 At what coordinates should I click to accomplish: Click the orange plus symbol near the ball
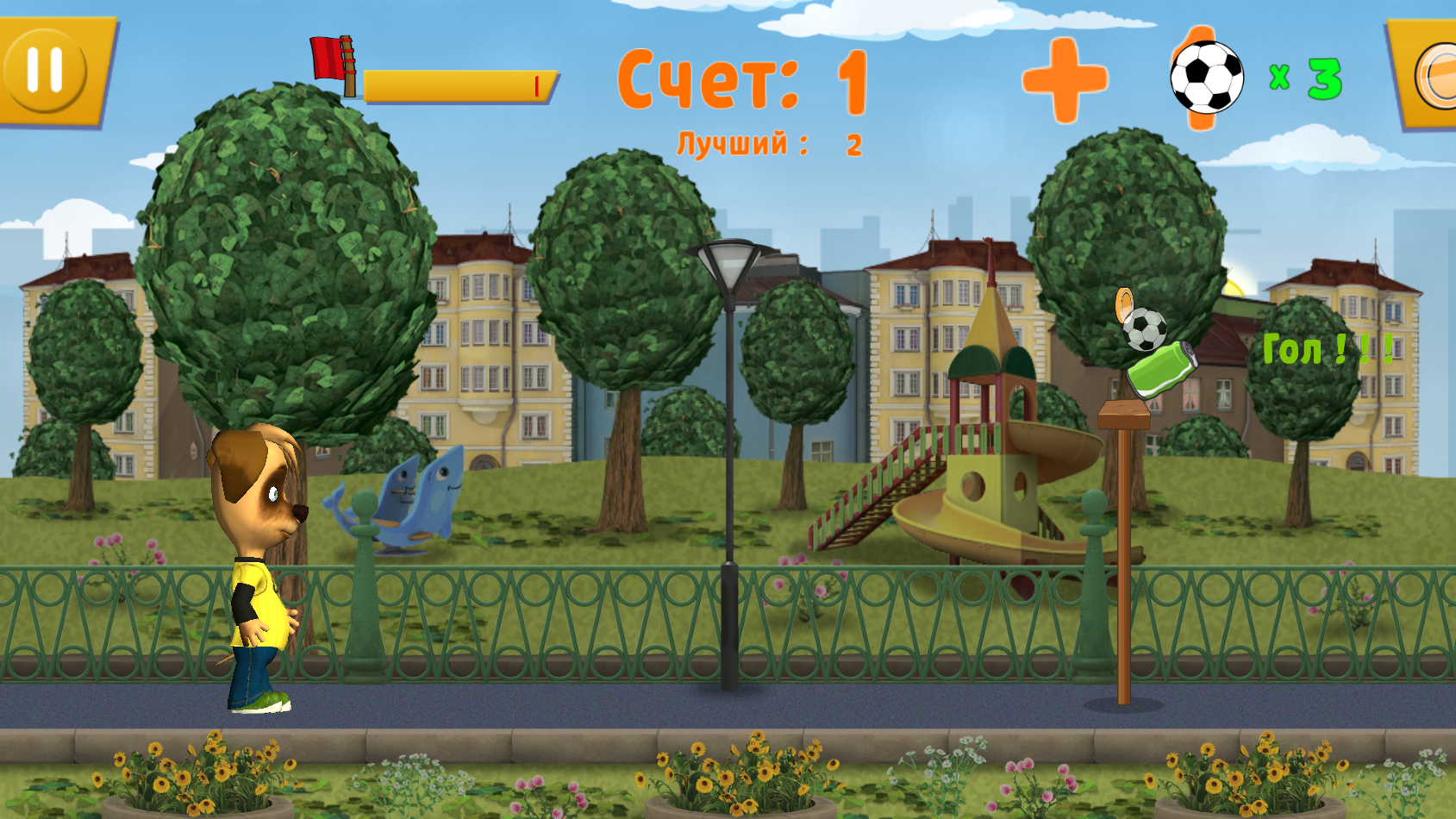1065,79
